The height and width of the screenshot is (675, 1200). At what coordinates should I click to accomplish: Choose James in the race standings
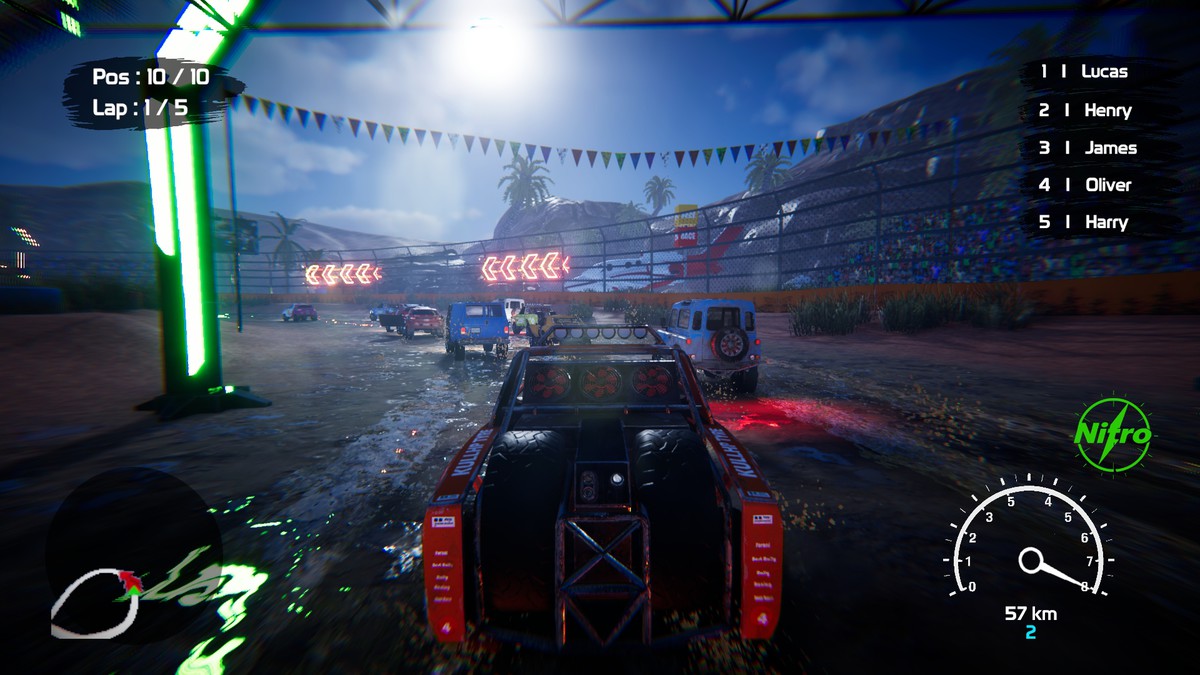1089,148
